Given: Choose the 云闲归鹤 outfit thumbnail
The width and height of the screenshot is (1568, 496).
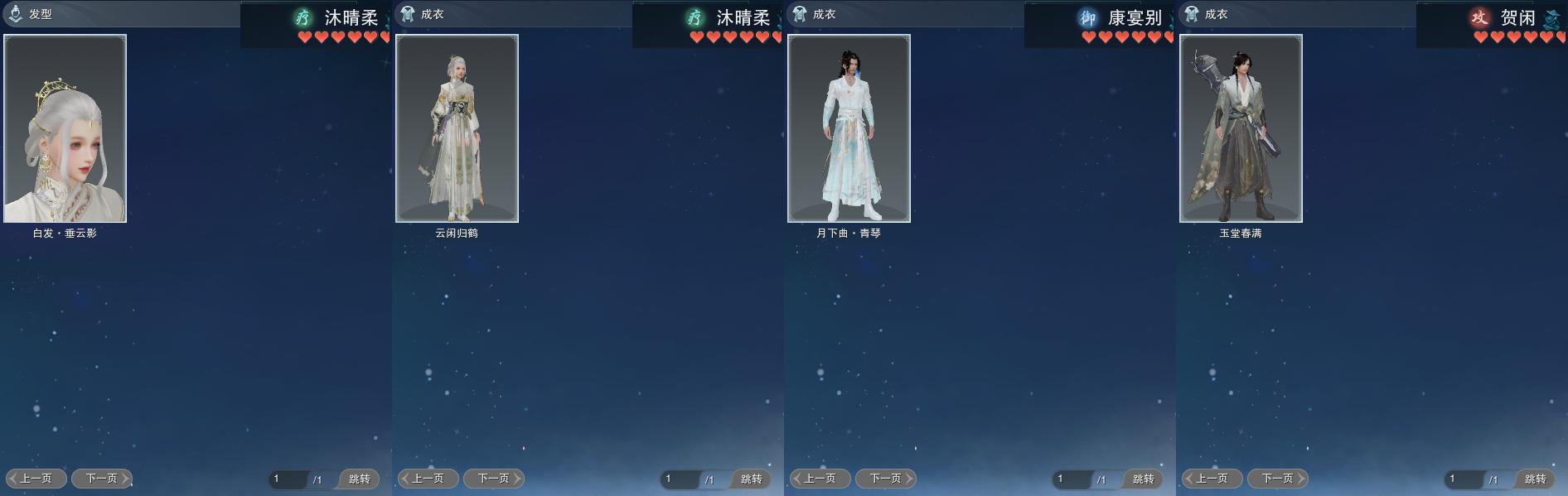Looking at the screenshot, I should coord(457,128).
